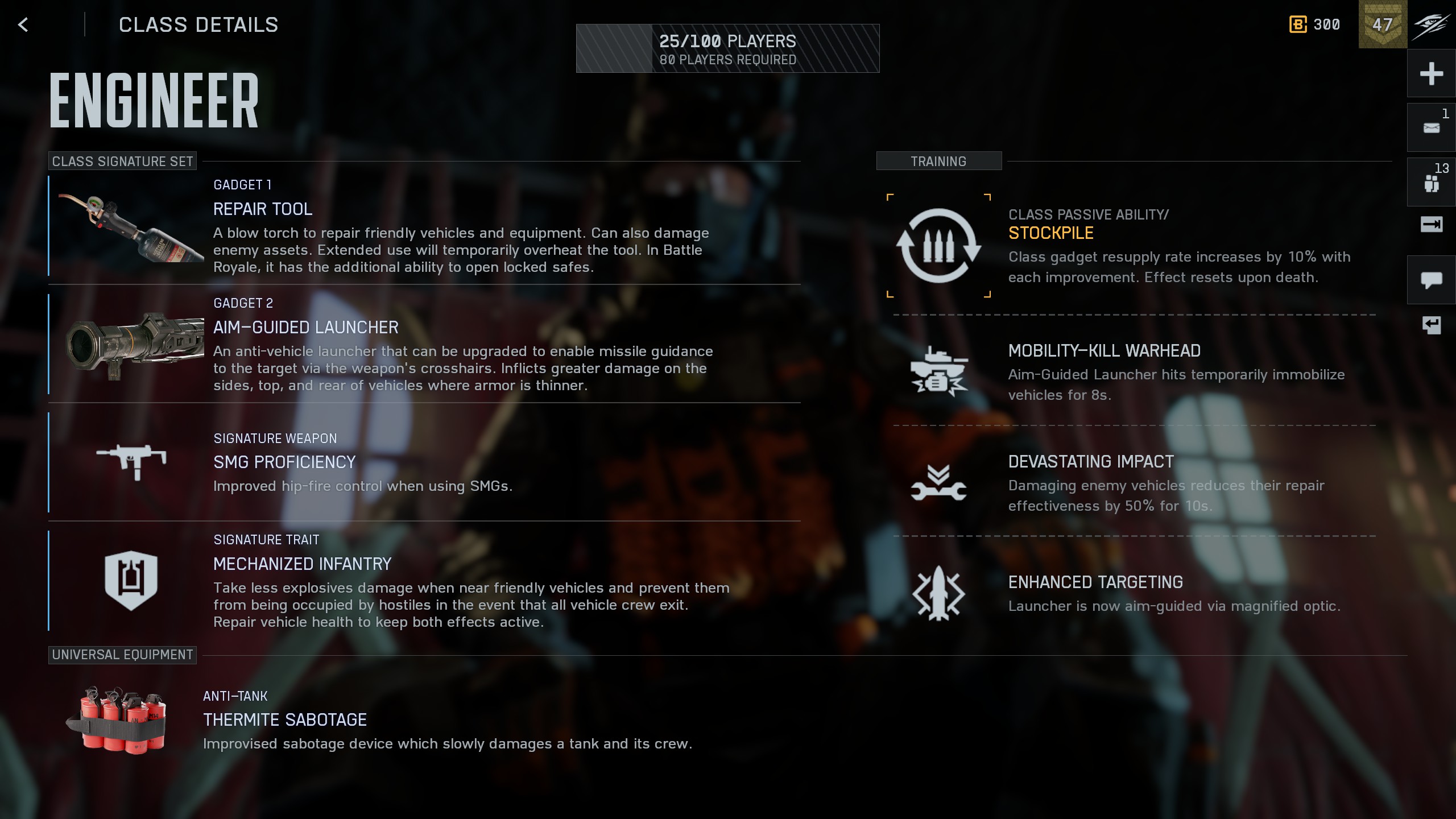Open the store via the 300 currency balance
The image size is (1456, 819).
(1315, 24)
